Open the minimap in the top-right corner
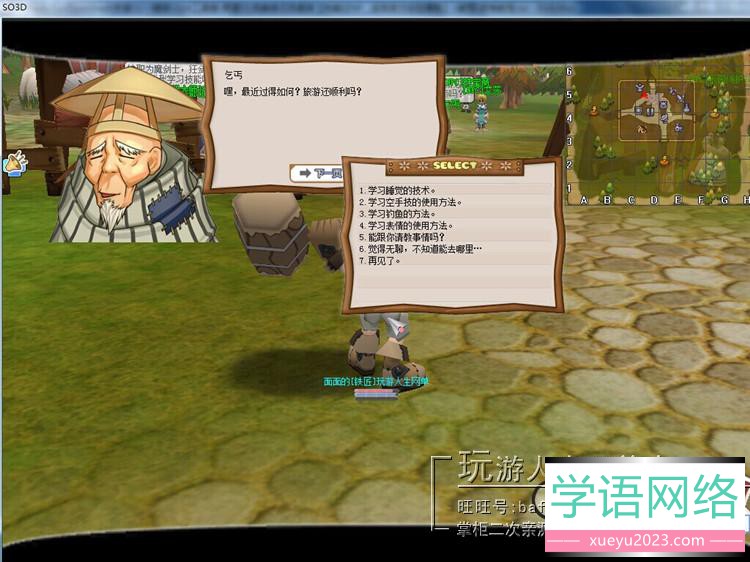Image resolution: width=750 pixels, height=562 pixels. pos(657,111)
